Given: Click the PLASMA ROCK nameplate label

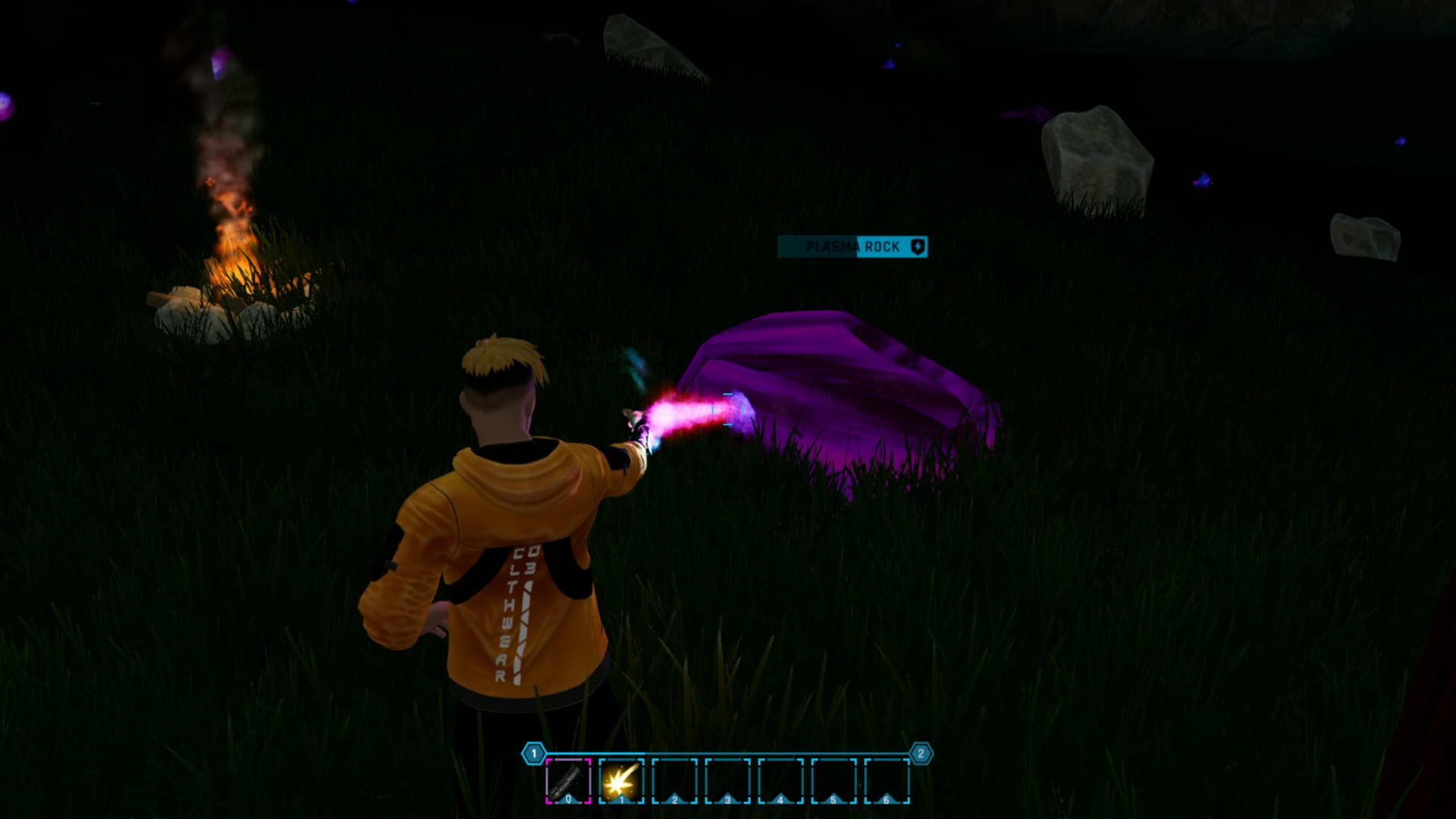Looking at the screenshot, I should 853,247.
